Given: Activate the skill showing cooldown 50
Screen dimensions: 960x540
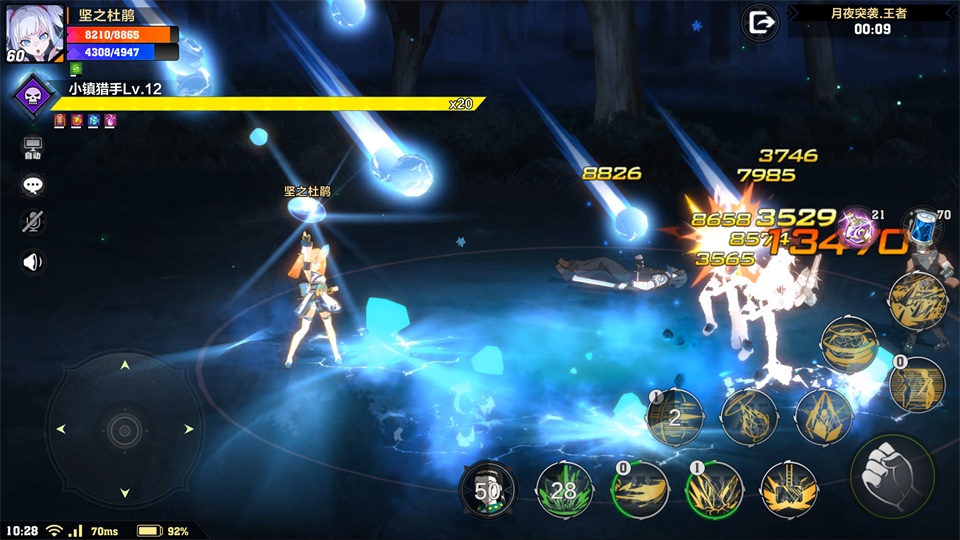Looking at the screenshot, I should click(x=487, y=490).
